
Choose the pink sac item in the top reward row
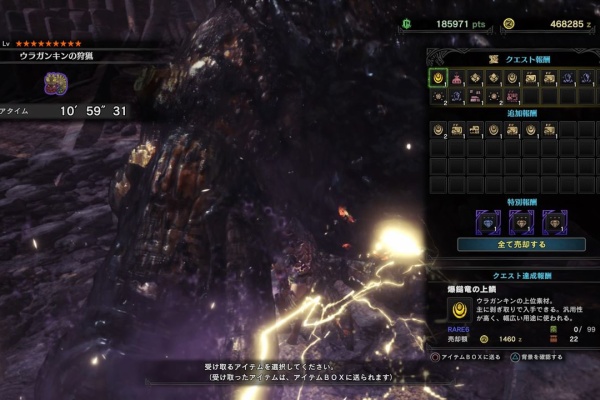pos(457,78)
